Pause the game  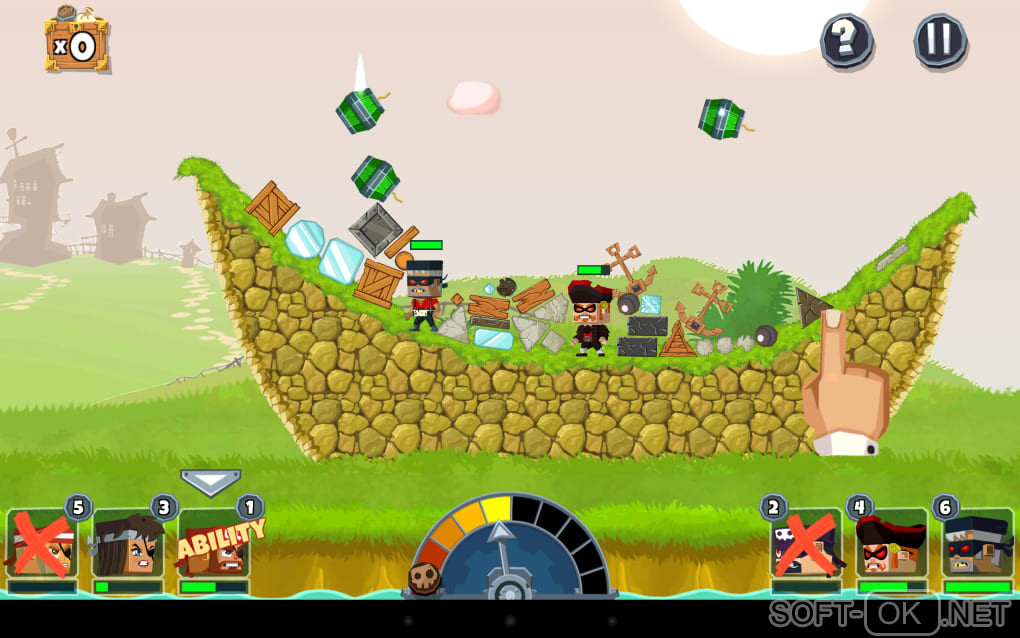click(940, 41)
